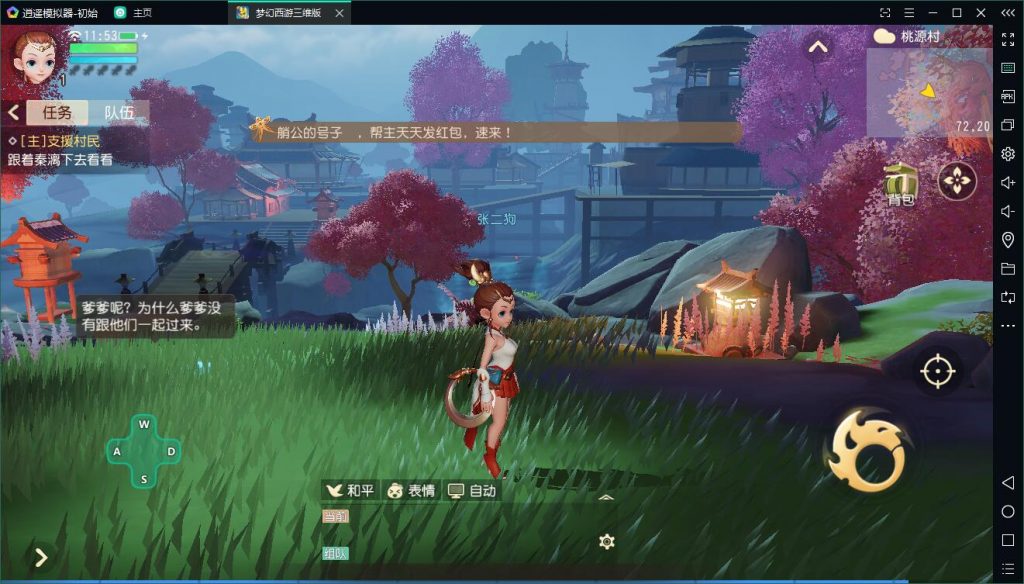
Task: Open the 任务 quest tab
Action: (x=57, y=112)
